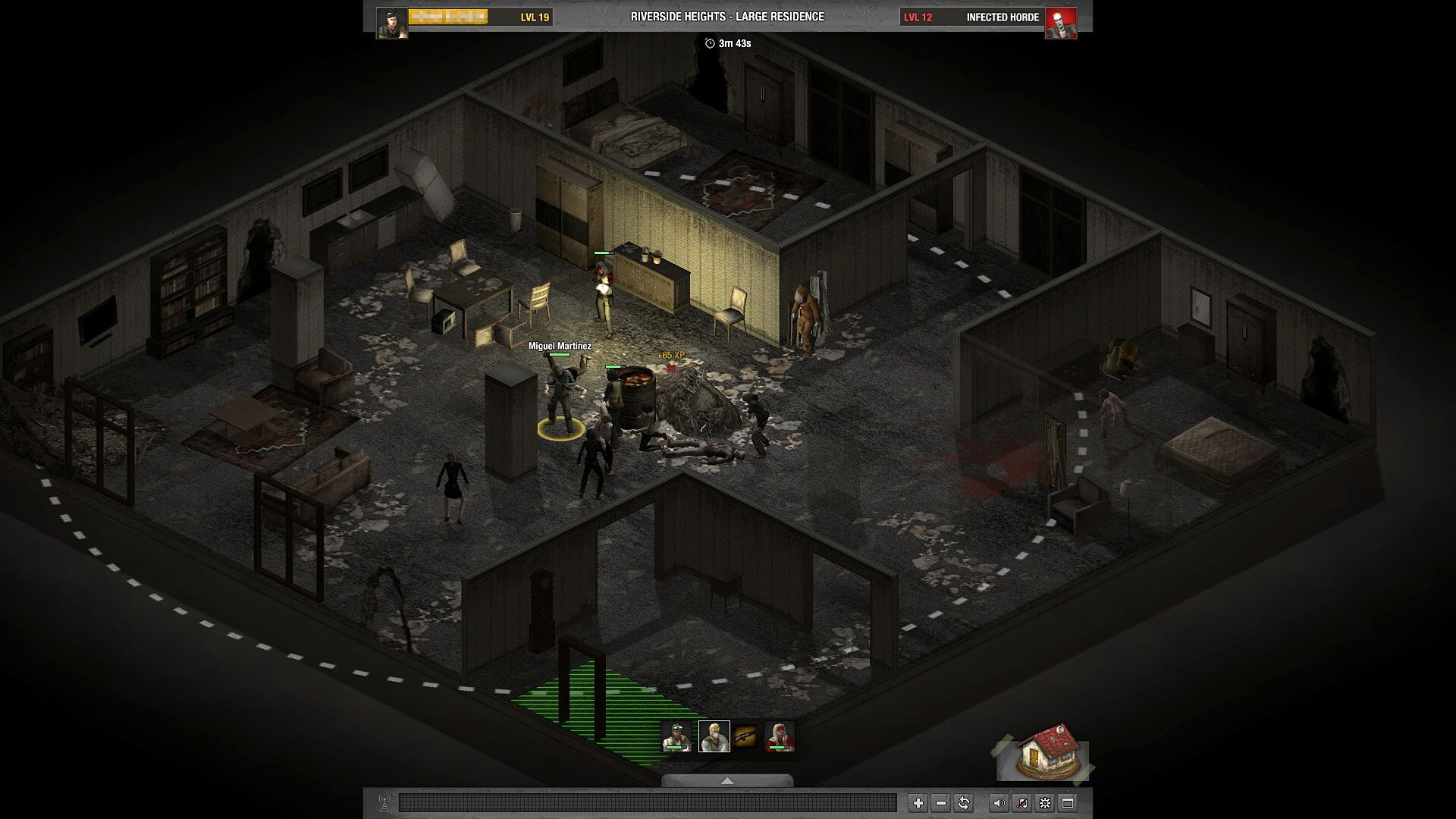Click the mission timer showing 3m 43s

coord(726,44)
